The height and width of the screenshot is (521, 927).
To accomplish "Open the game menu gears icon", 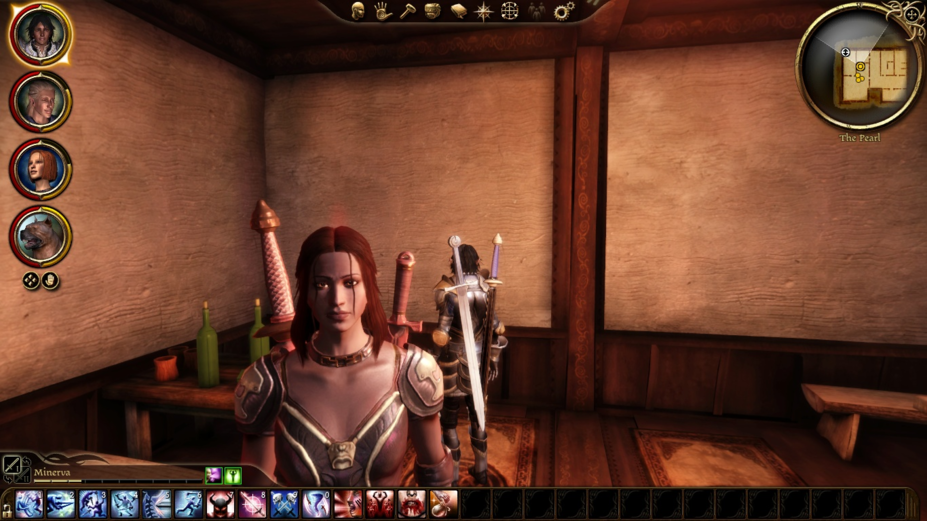I will [x=564, y=11].
